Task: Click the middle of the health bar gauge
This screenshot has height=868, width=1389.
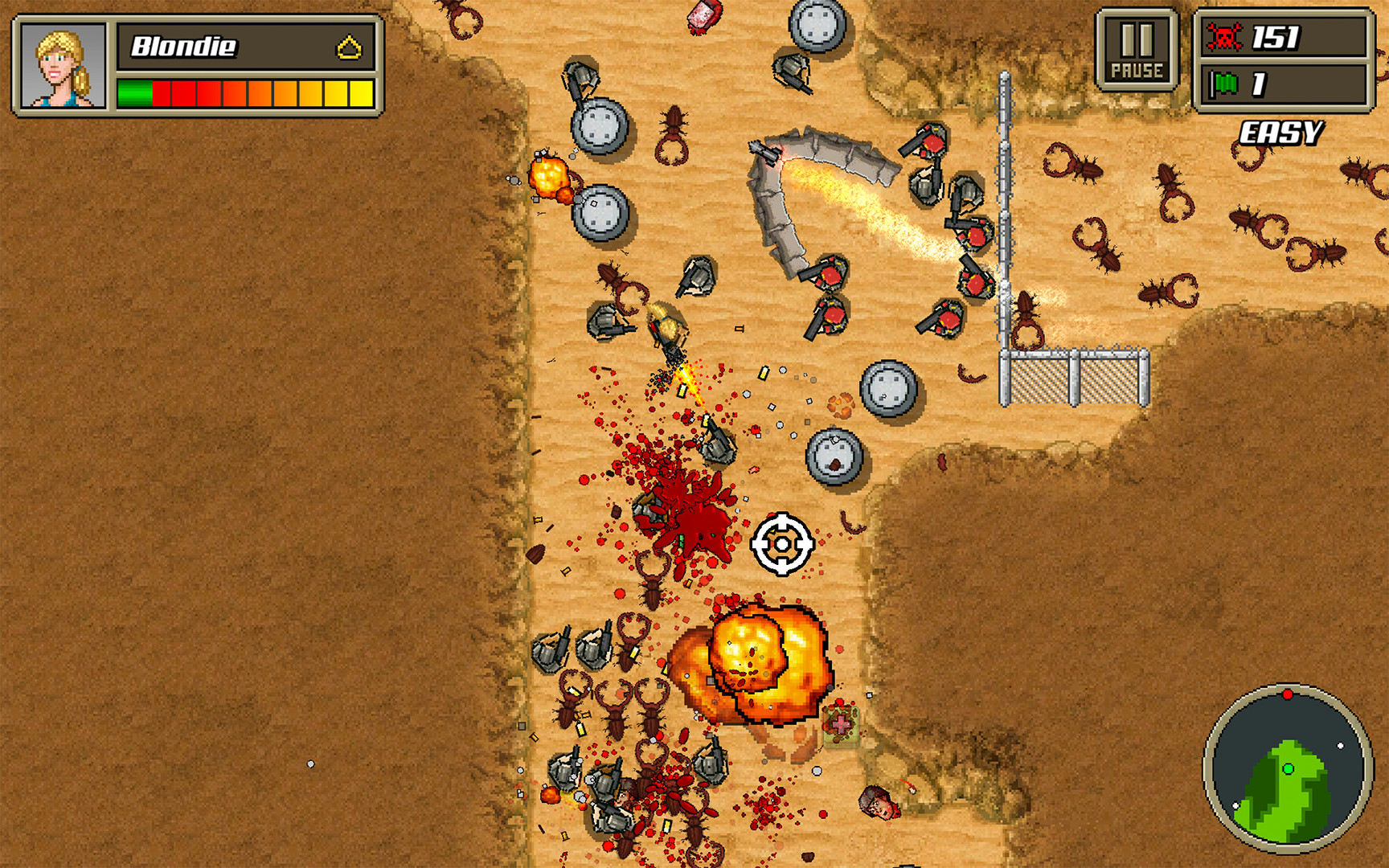Action: pyautogui.click(x=245, y=92)
